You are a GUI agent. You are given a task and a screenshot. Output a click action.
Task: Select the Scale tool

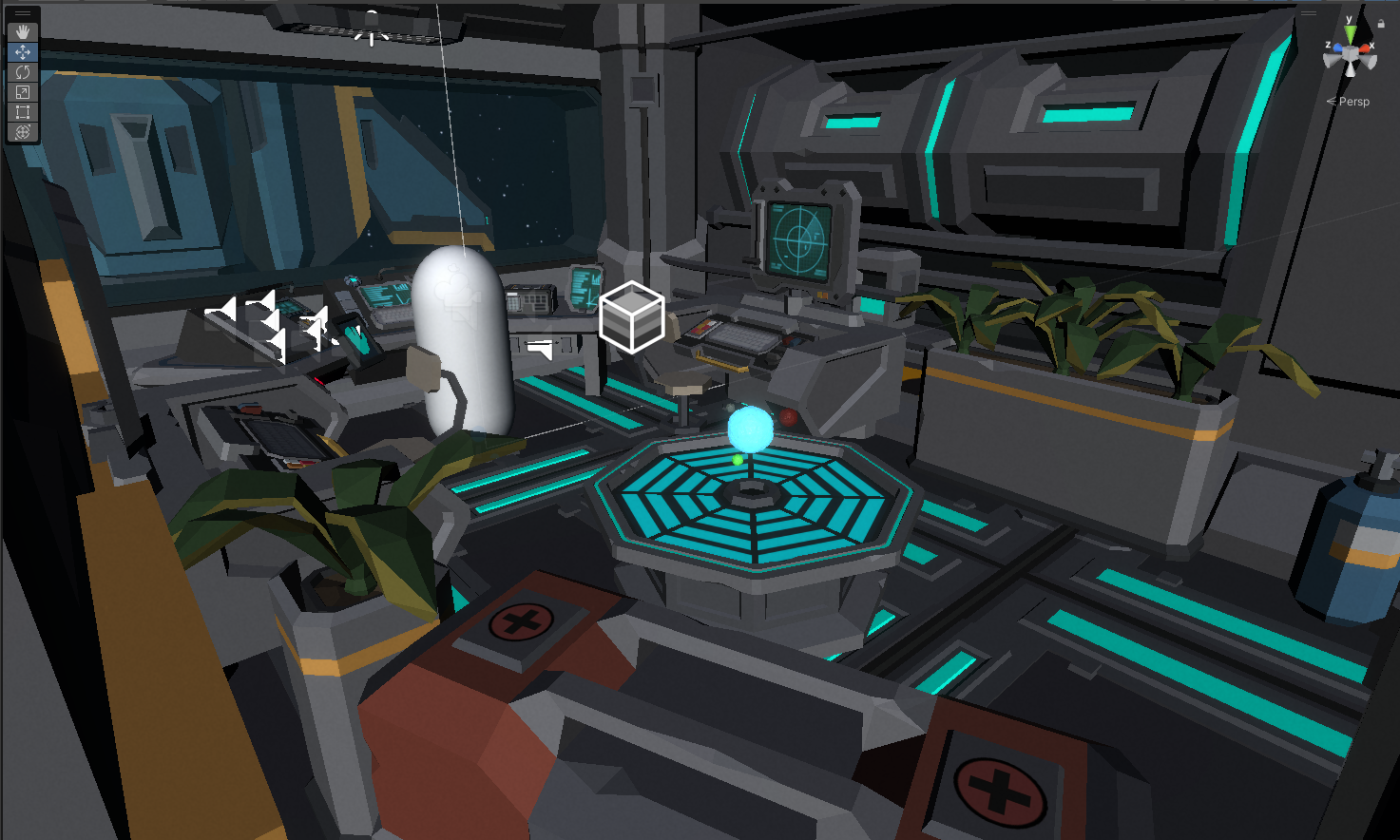point(23,91)
